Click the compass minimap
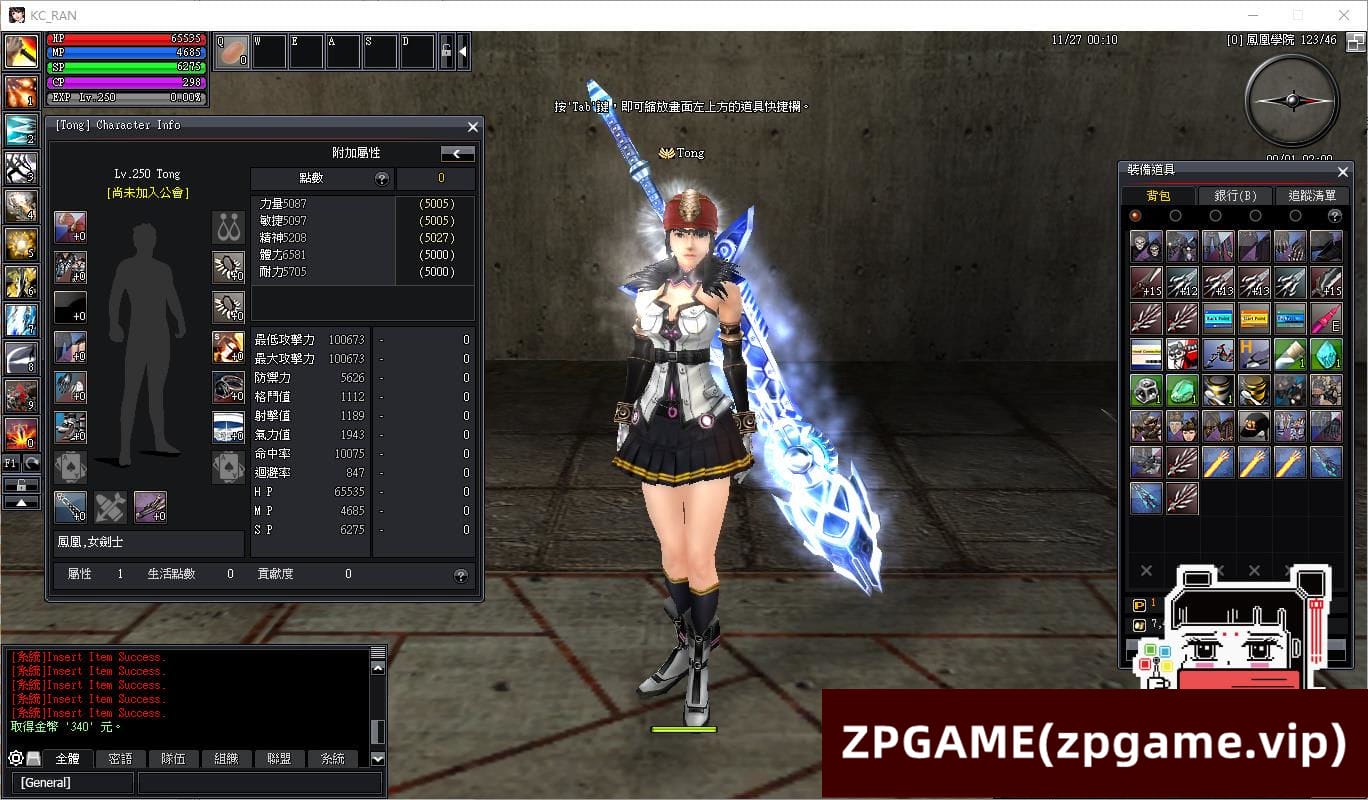Screen dimensions: 1368x800 coord(1292,100)
